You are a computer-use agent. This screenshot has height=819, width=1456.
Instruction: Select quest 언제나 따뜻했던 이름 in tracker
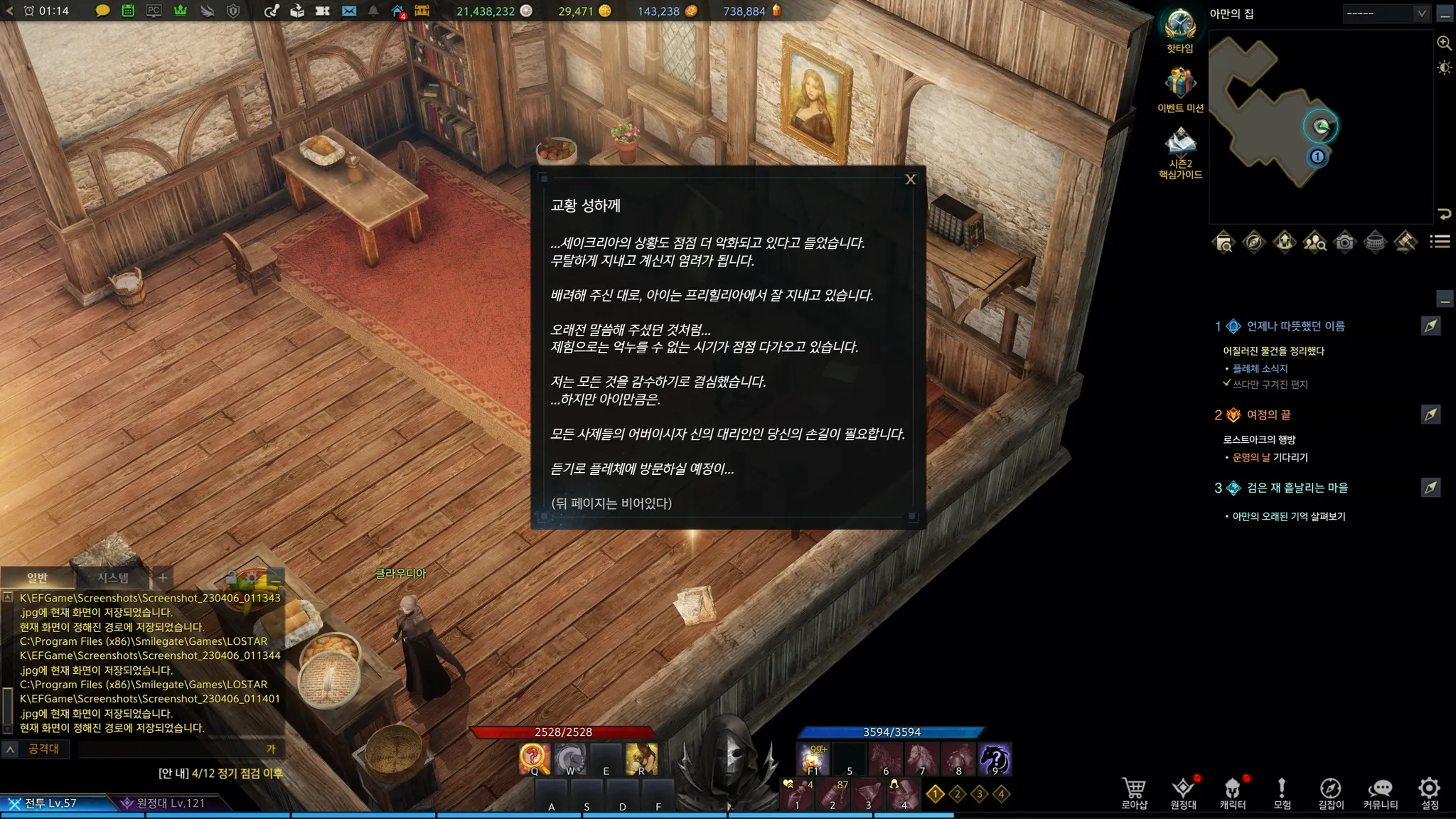click(x=1295, y=326)
